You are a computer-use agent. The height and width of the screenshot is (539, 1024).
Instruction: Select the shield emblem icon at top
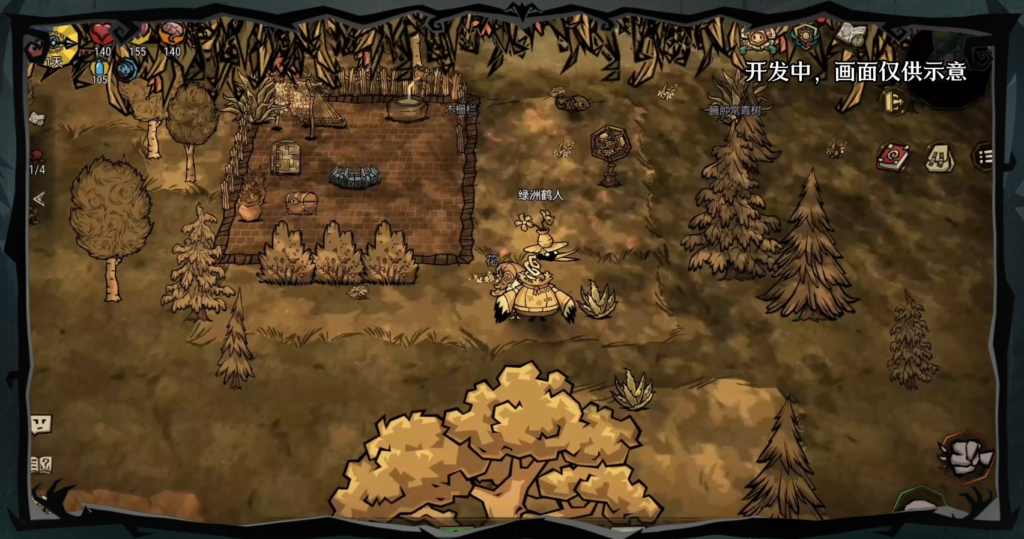click(x=805, y=37)
